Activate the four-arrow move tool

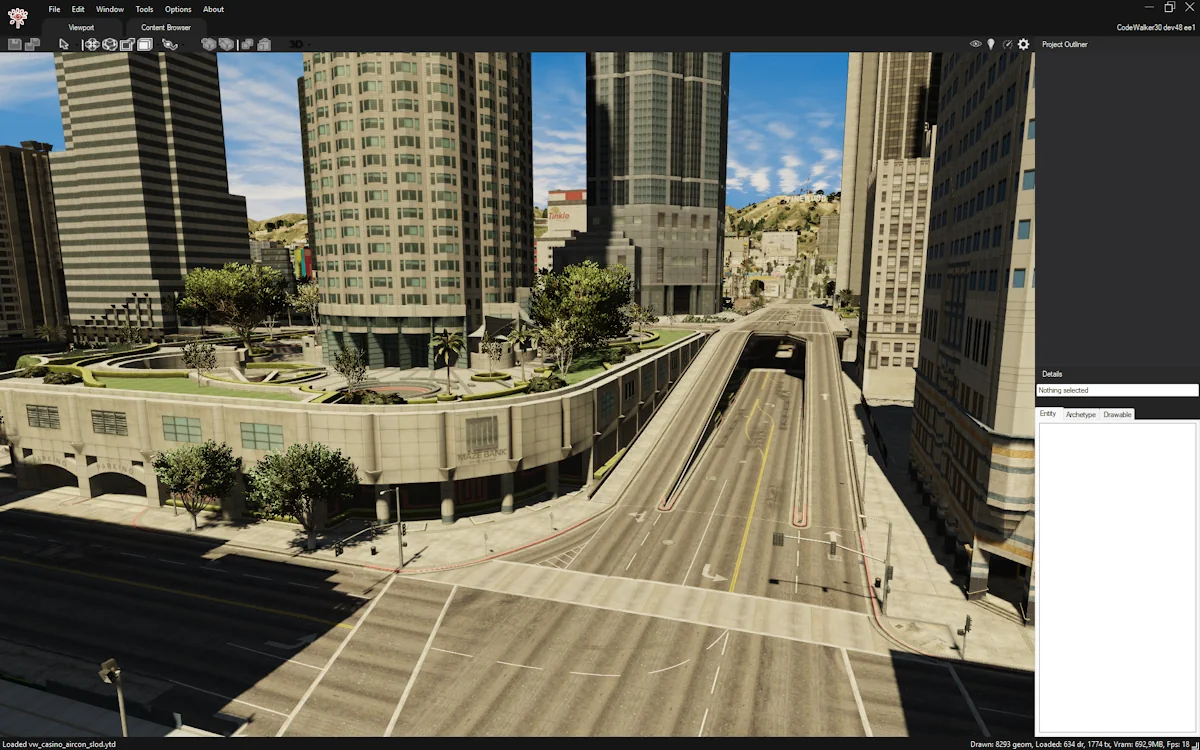click(x=91, y=44)
